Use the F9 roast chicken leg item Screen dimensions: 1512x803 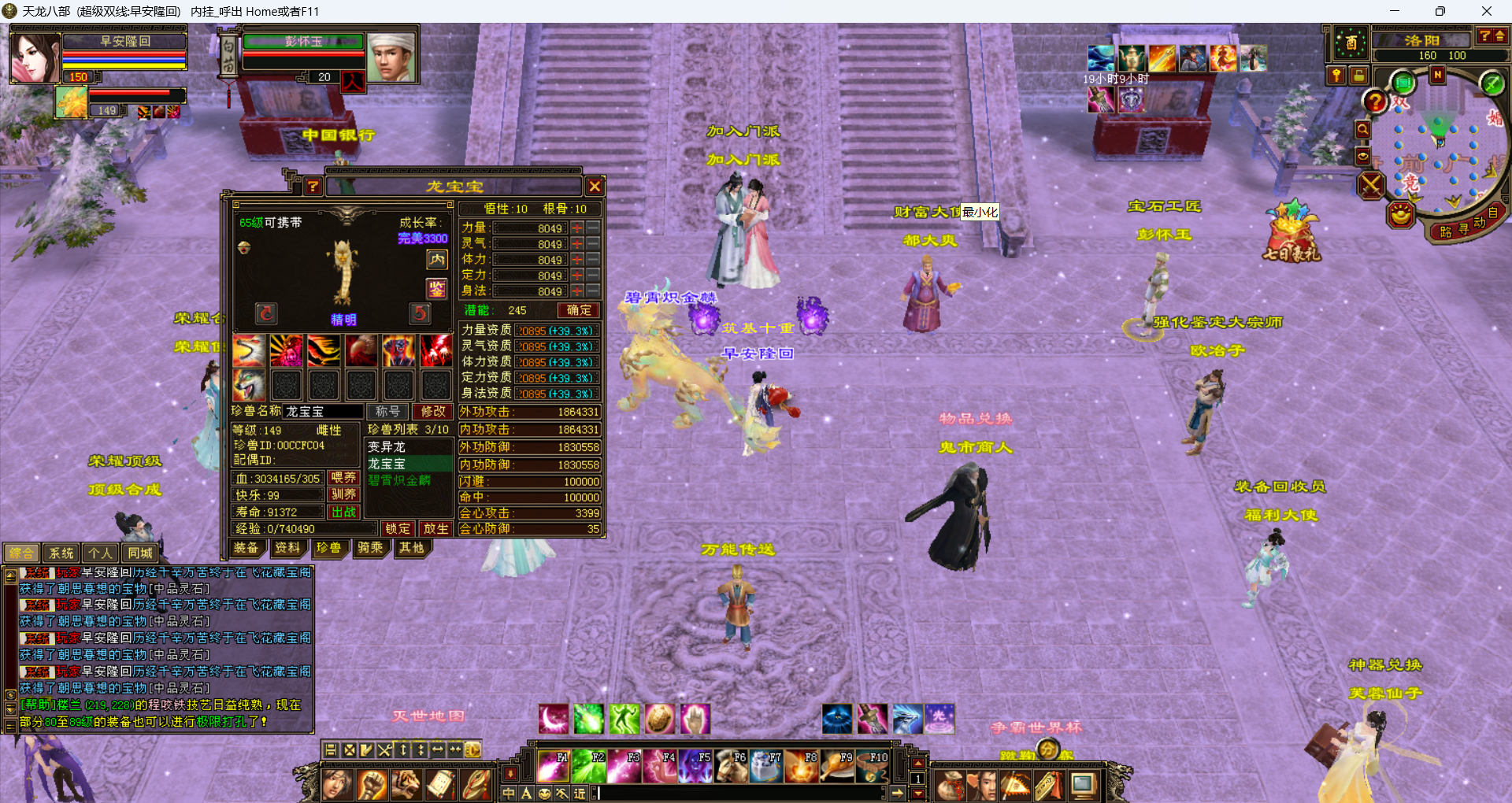[837, 766]
